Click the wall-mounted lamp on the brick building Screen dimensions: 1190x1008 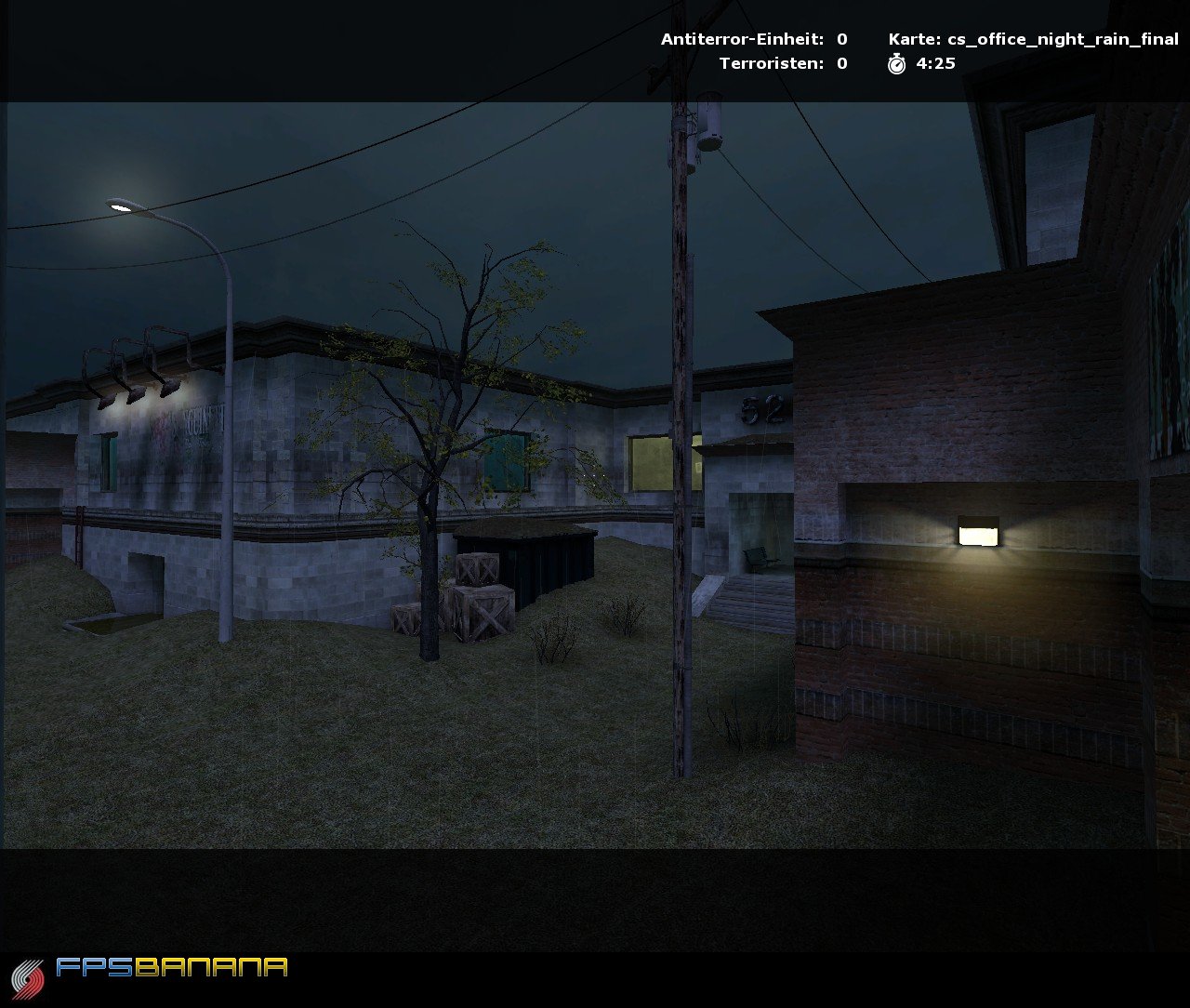pyautogui.click(x=979, y=533)
